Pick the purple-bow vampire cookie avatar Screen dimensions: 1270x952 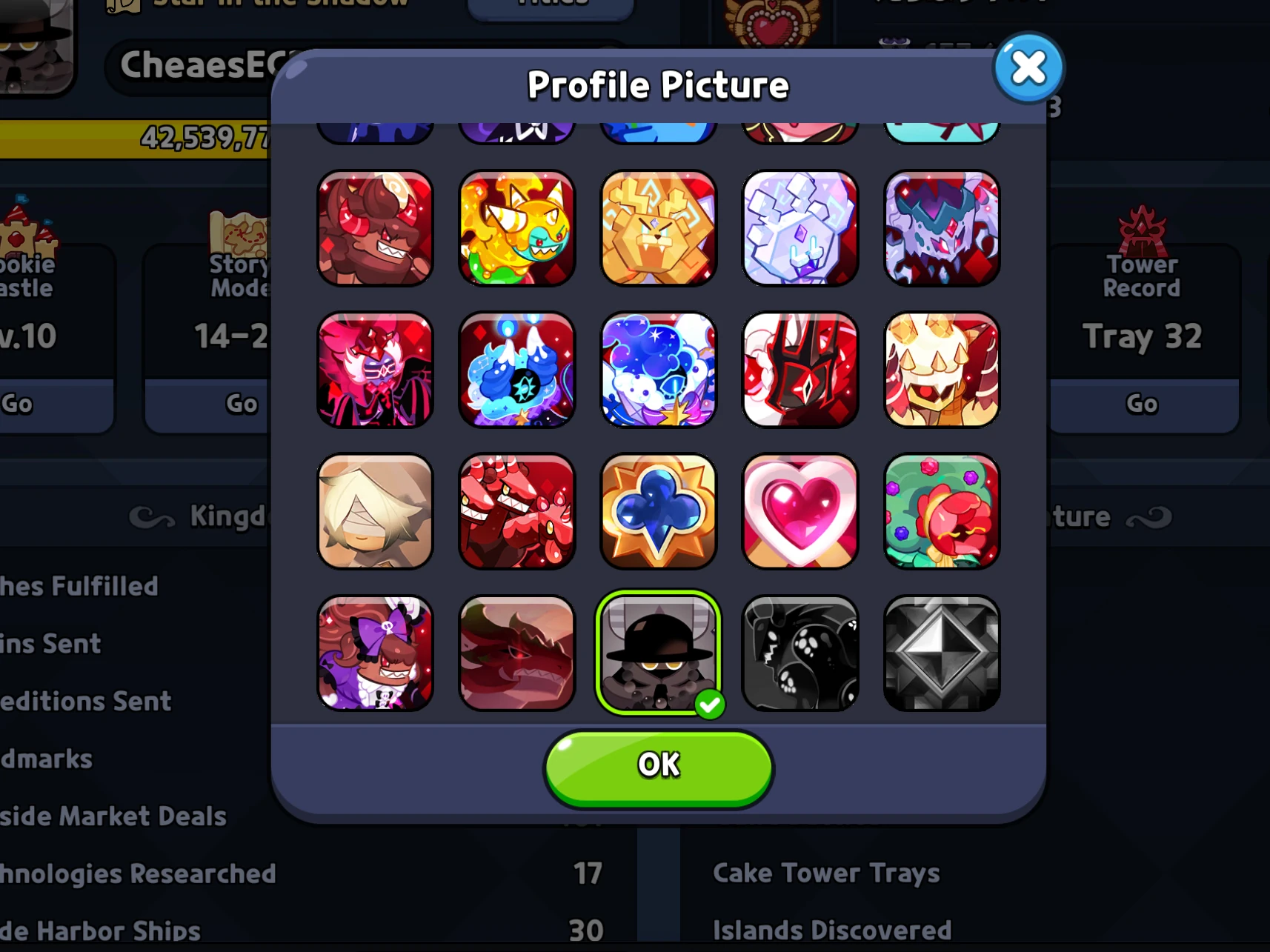click(375, 653)
